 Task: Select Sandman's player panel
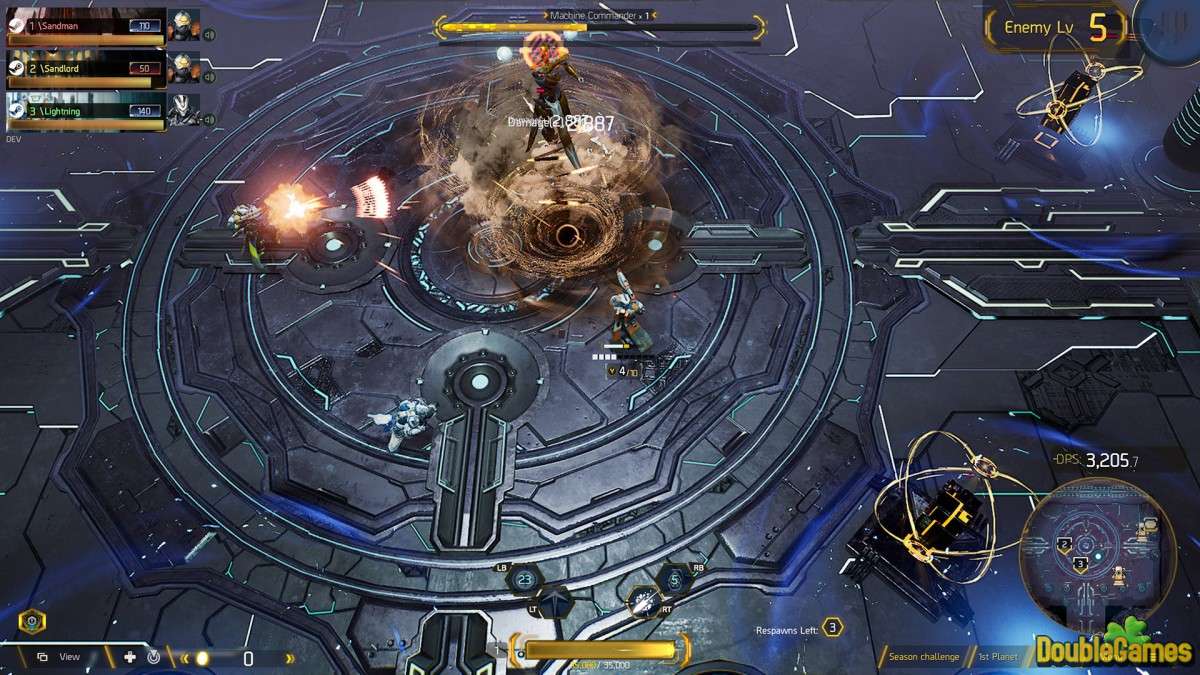85,25
